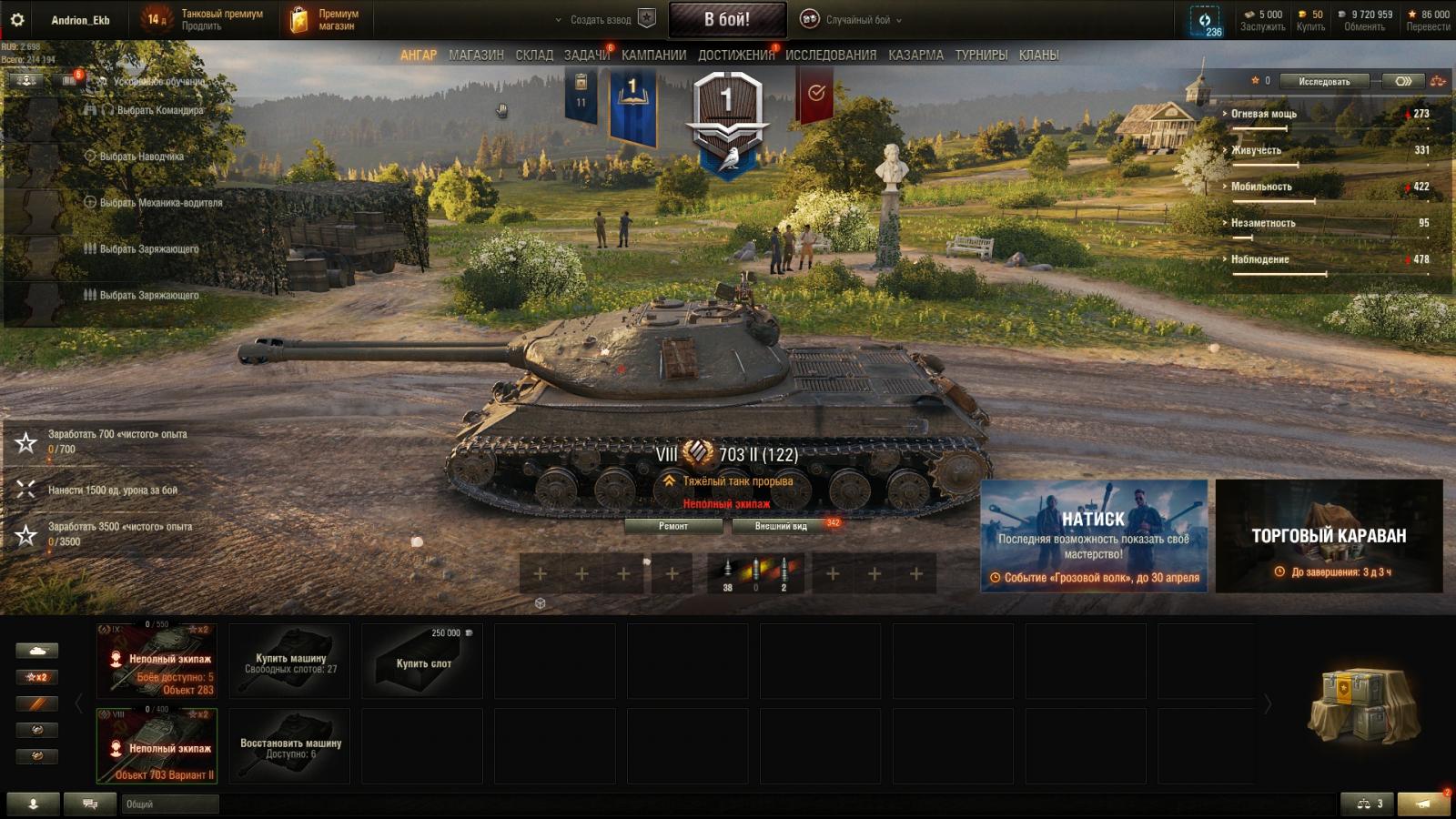Image resolution: width=1456 pixels, height=819 pixels.
Task: Open Внешний вид customization
Action: click(781, 526)
